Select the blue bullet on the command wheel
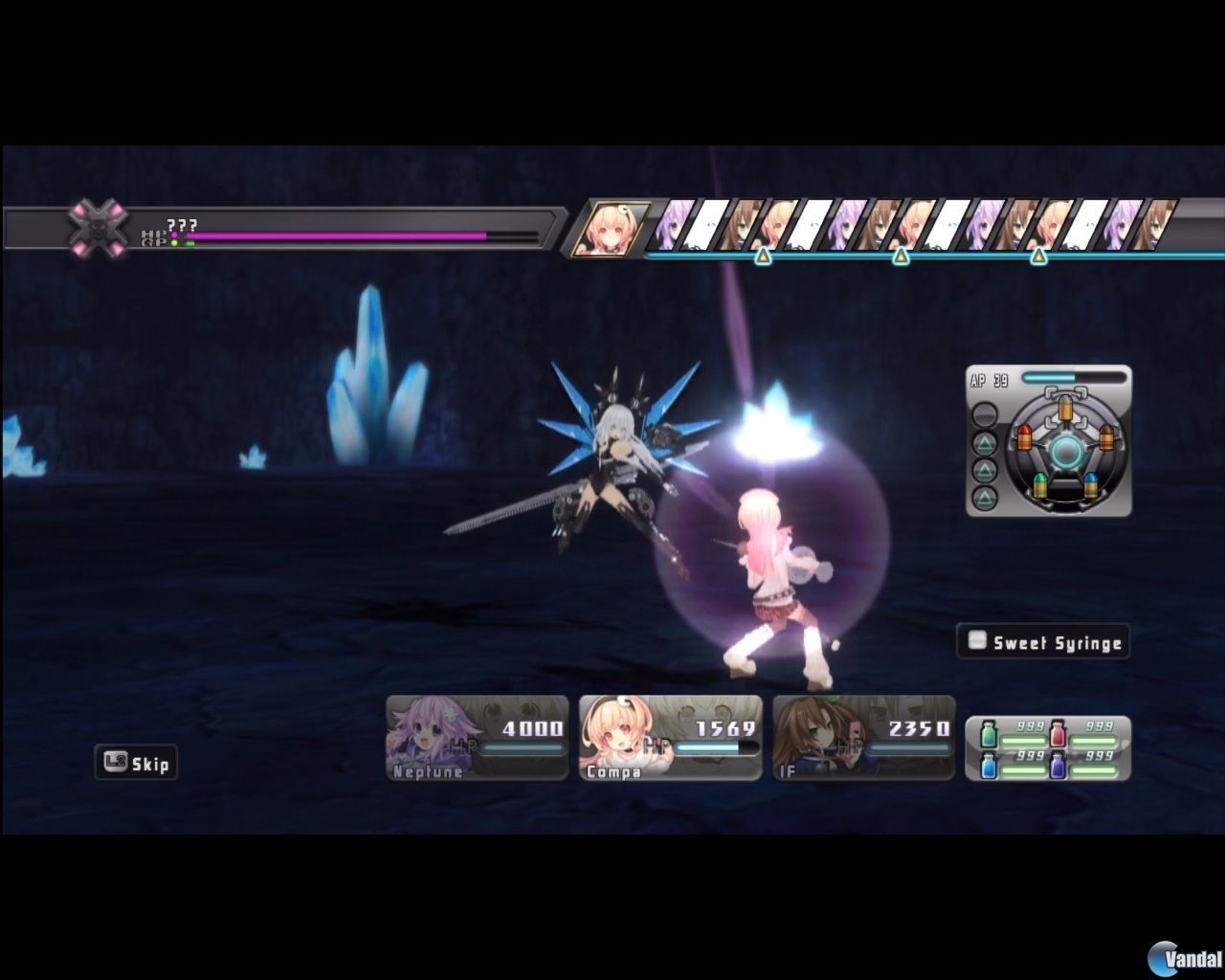 pos(1090,484)
